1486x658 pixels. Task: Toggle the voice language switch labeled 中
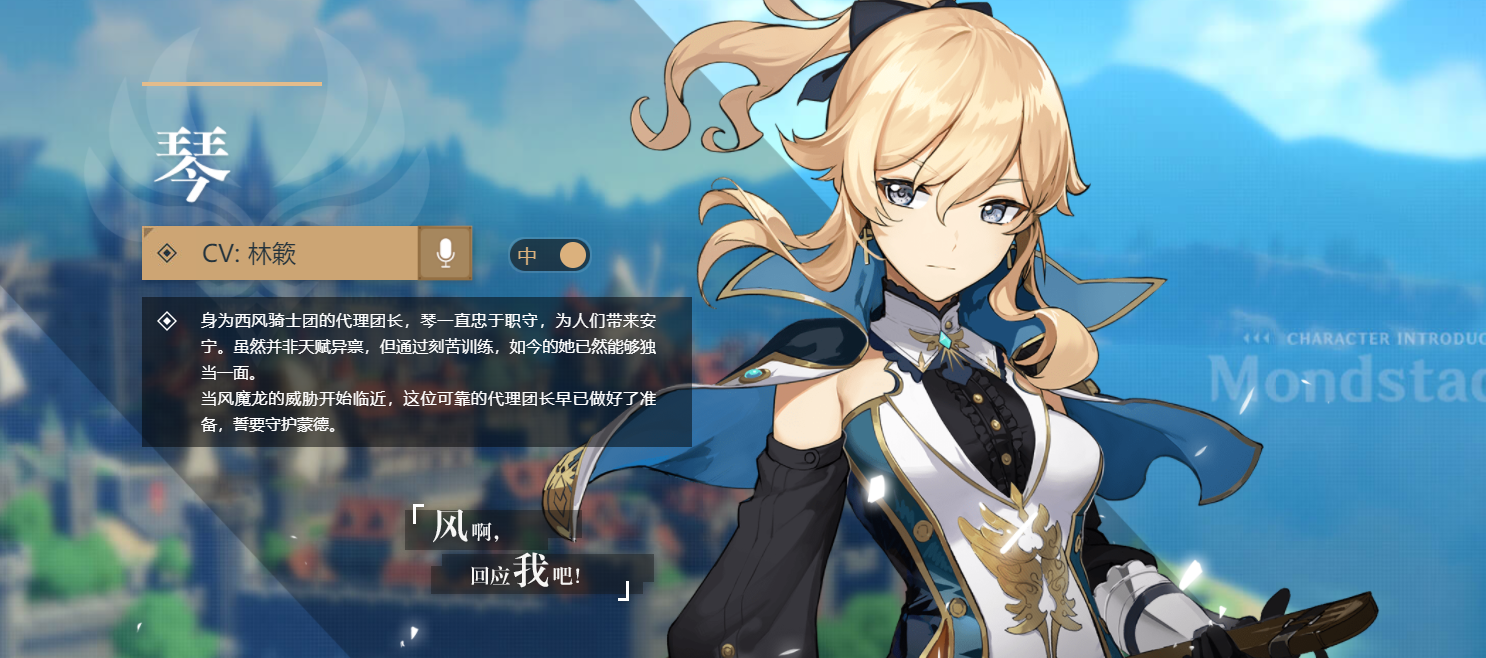pos(549,255)
